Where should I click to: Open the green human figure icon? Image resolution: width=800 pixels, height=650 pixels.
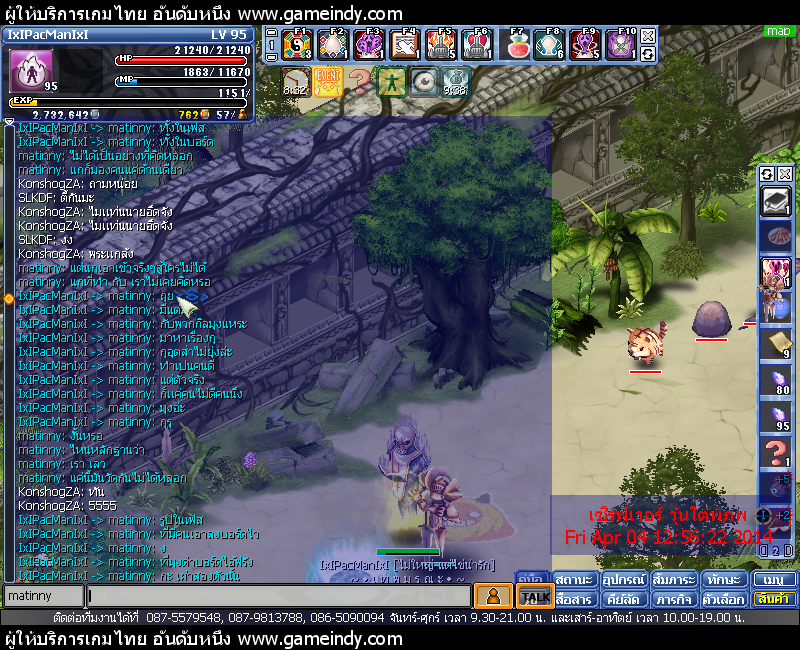pyautogui.click(x=391, y=80)
